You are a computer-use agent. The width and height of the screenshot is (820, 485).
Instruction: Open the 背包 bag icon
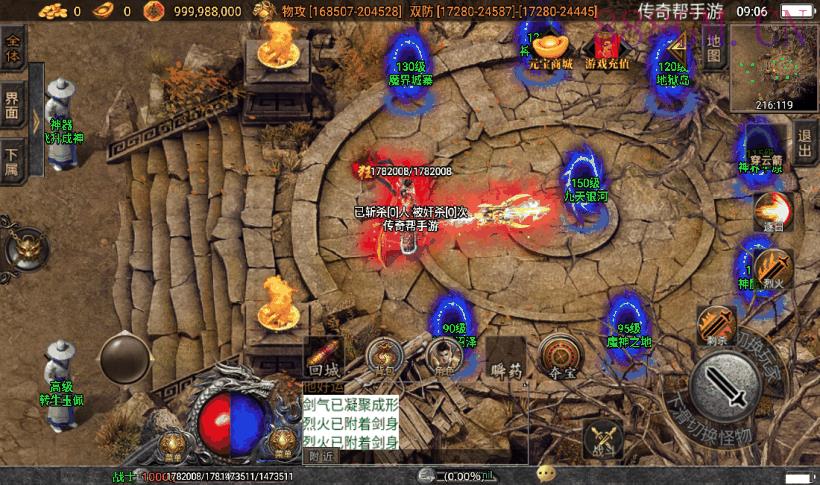(x=383, y=355)
